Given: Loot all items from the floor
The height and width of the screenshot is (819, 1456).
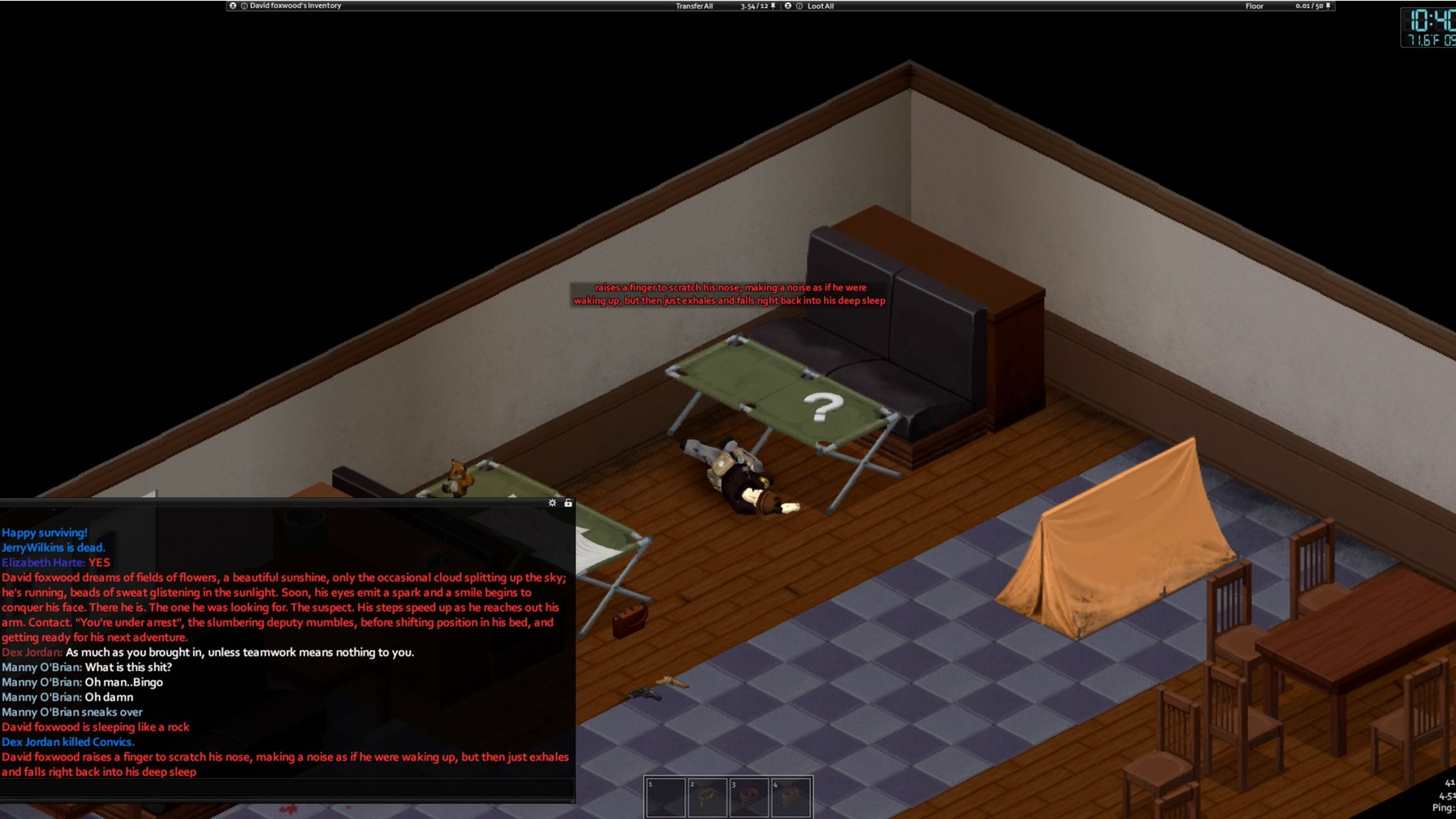Looking at the screenshot, I should tap(820, 6).
